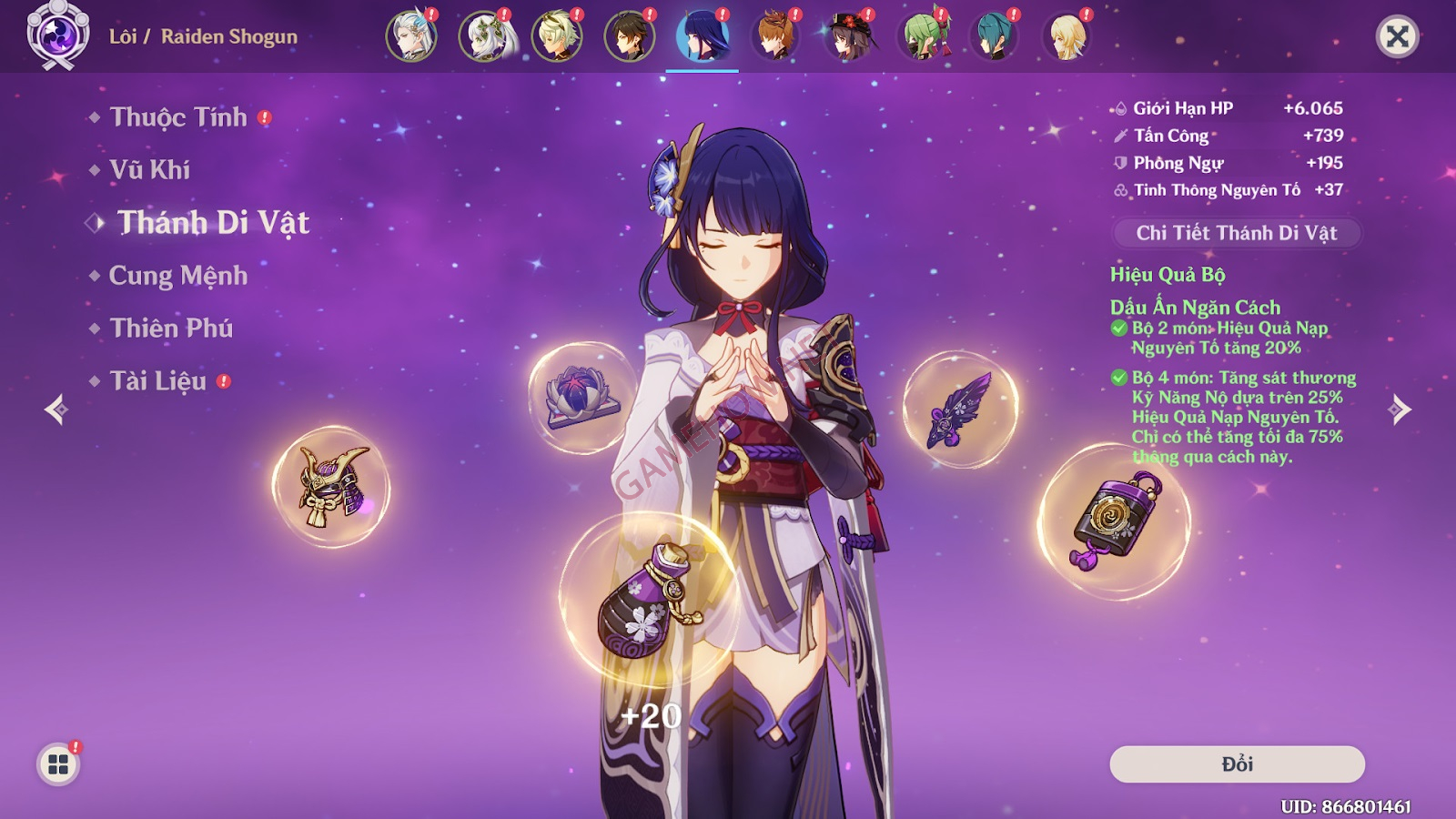Show Chi Tiết Thánh Di Vật details
This screenshot has height=819, width=1456.
pyautogui.click(x=1237, y=233)
